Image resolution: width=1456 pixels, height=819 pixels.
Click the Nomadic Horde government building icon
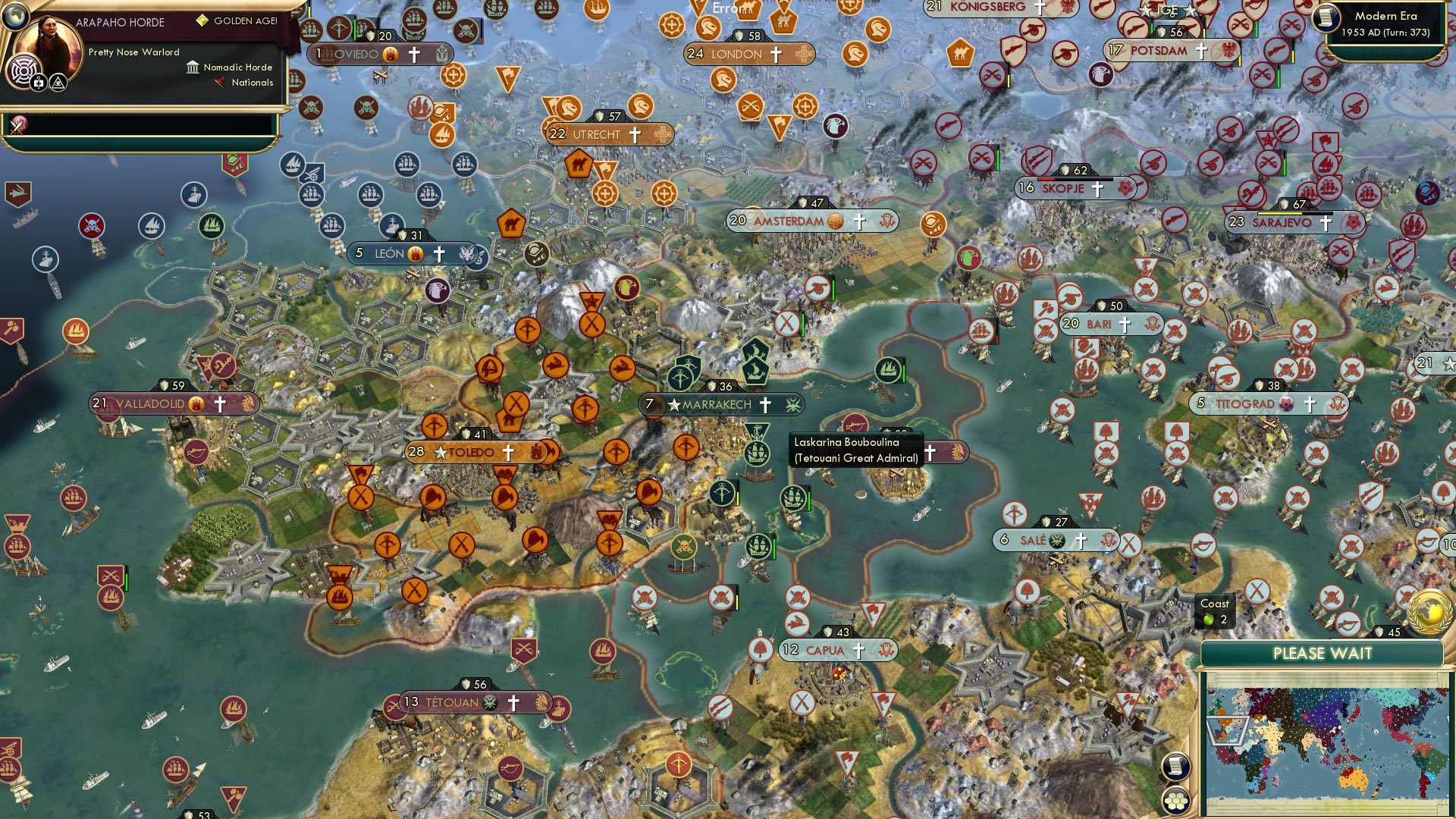coord(192,68)
